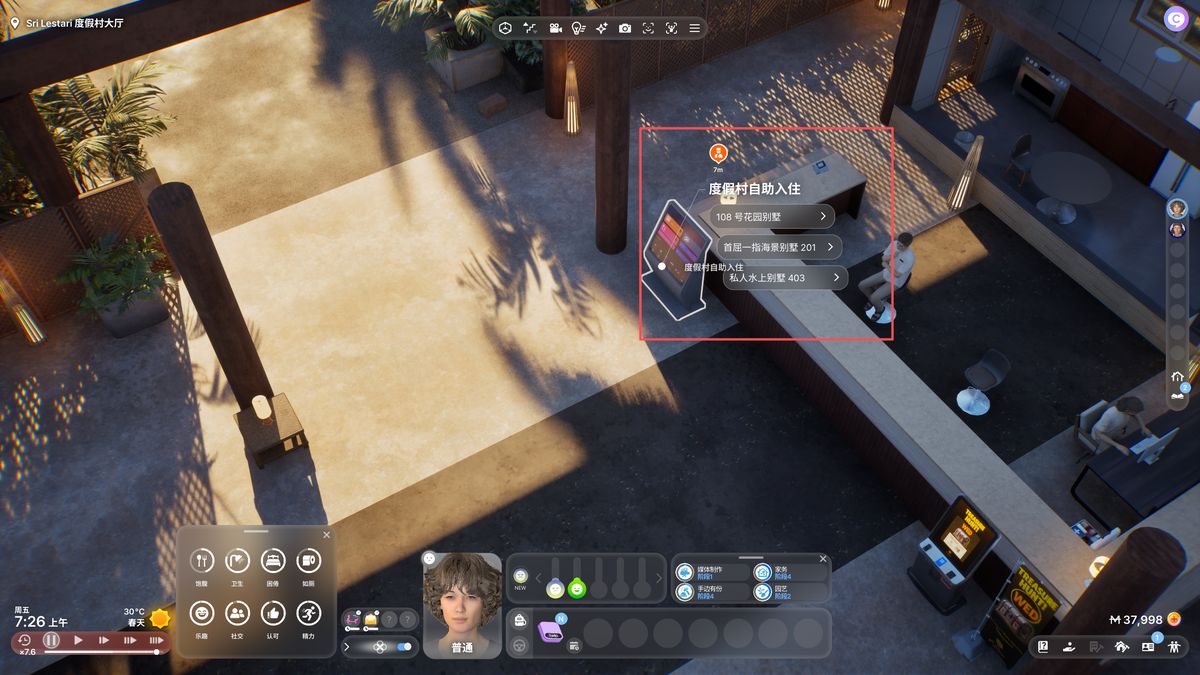
Task: Select the 饱腹 hunger need icon
Action: point(202,561)
